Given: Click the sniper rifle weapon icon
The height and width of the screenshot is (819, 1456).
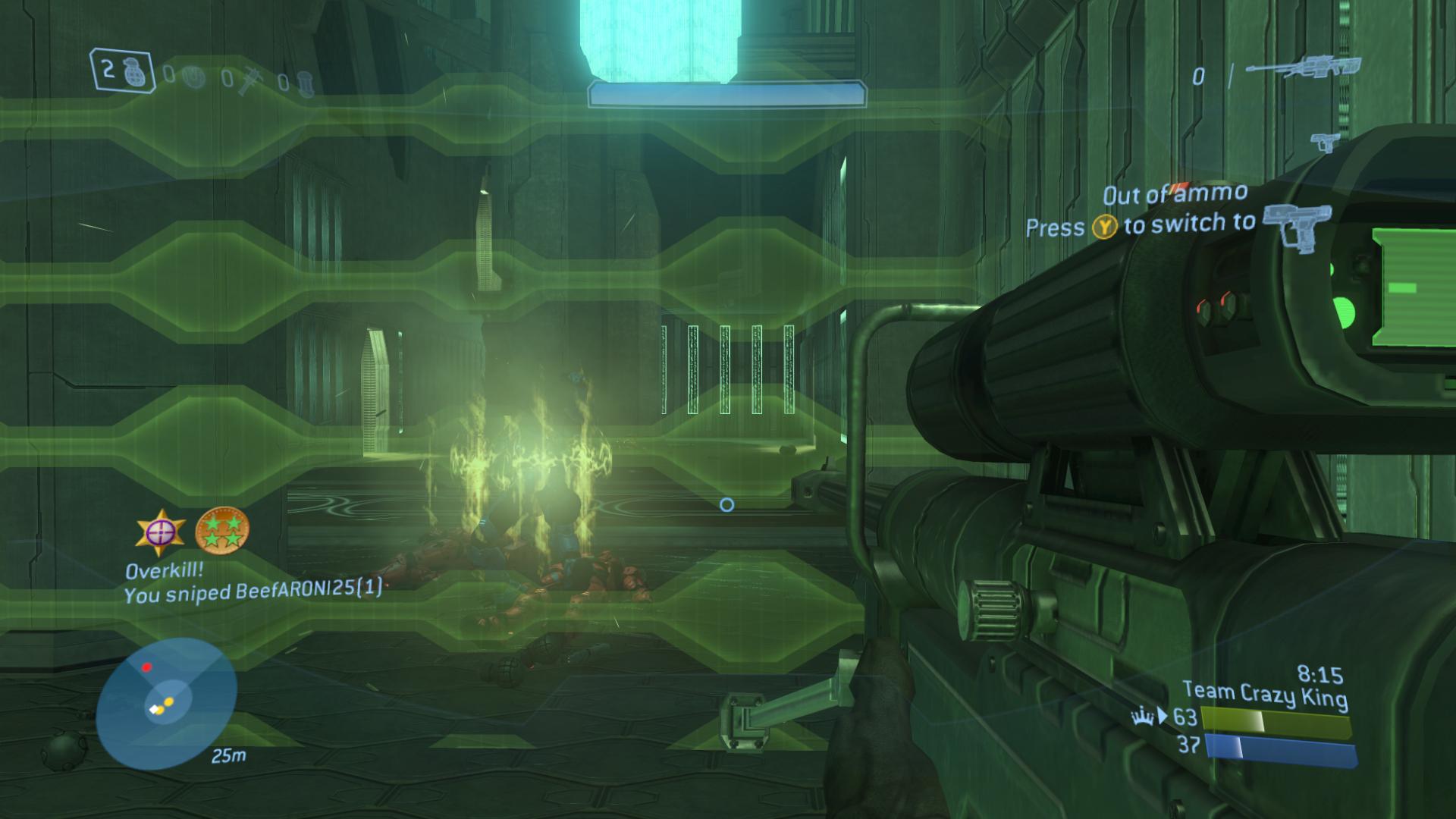Looking at the screenshot, I should (x=1303, y=68).
